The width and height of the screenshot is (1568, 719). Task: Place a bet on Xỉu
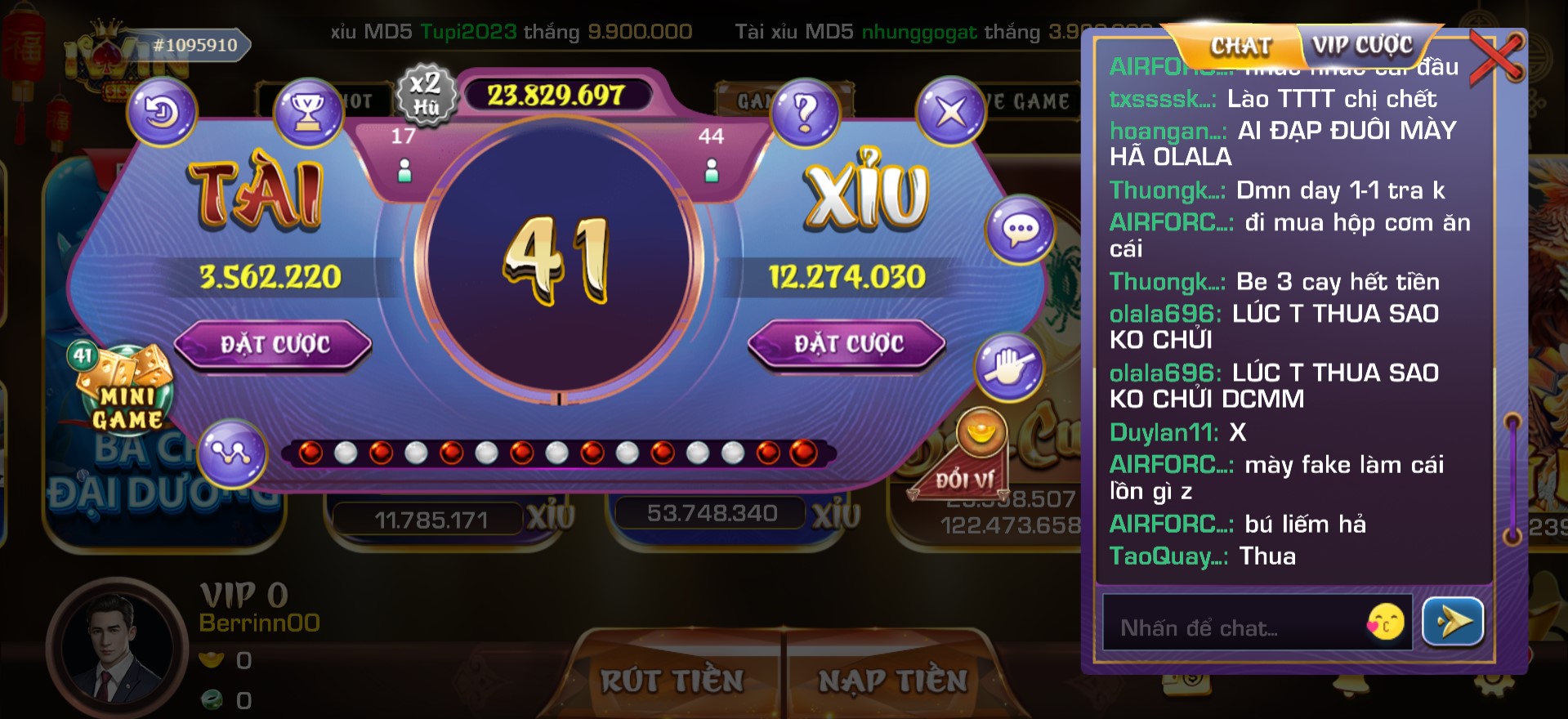[847, 344]
